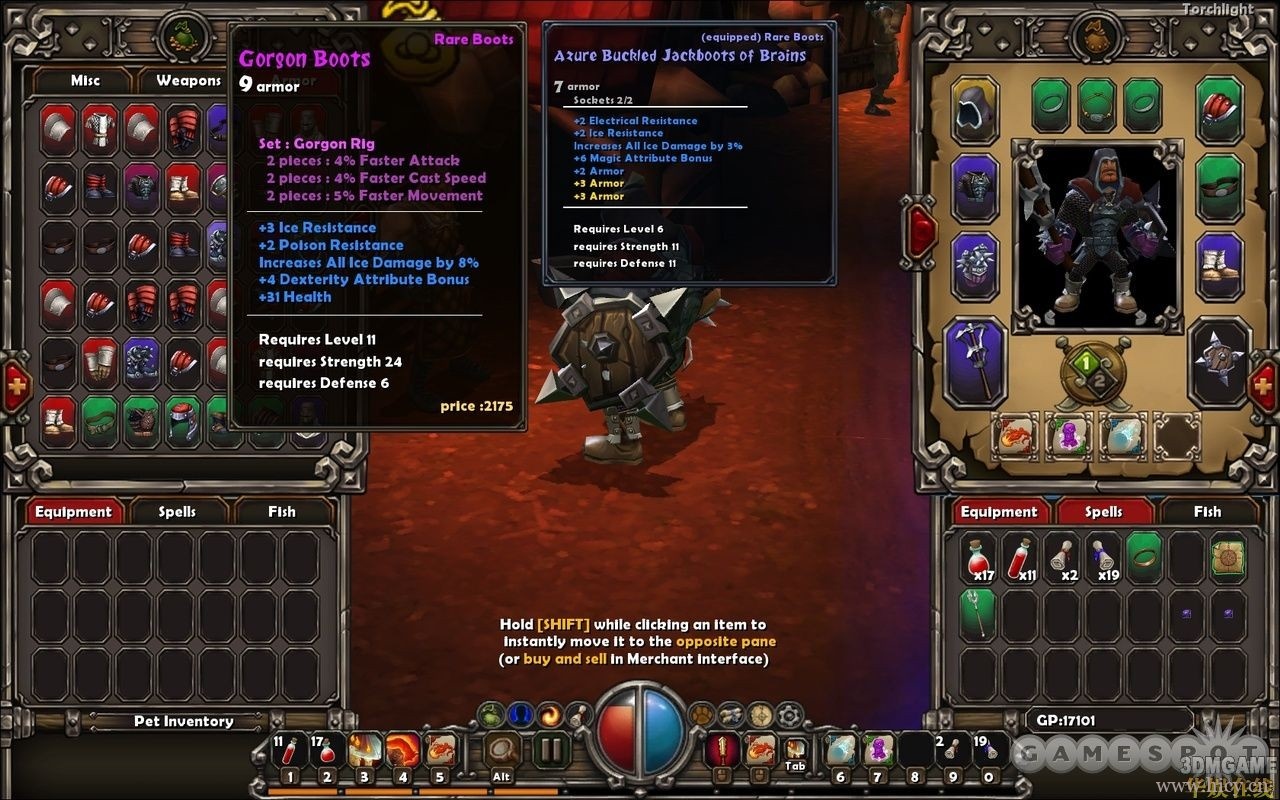Select the equipped belt slot
The image size is (1280, 800).
click(1219, 188)
